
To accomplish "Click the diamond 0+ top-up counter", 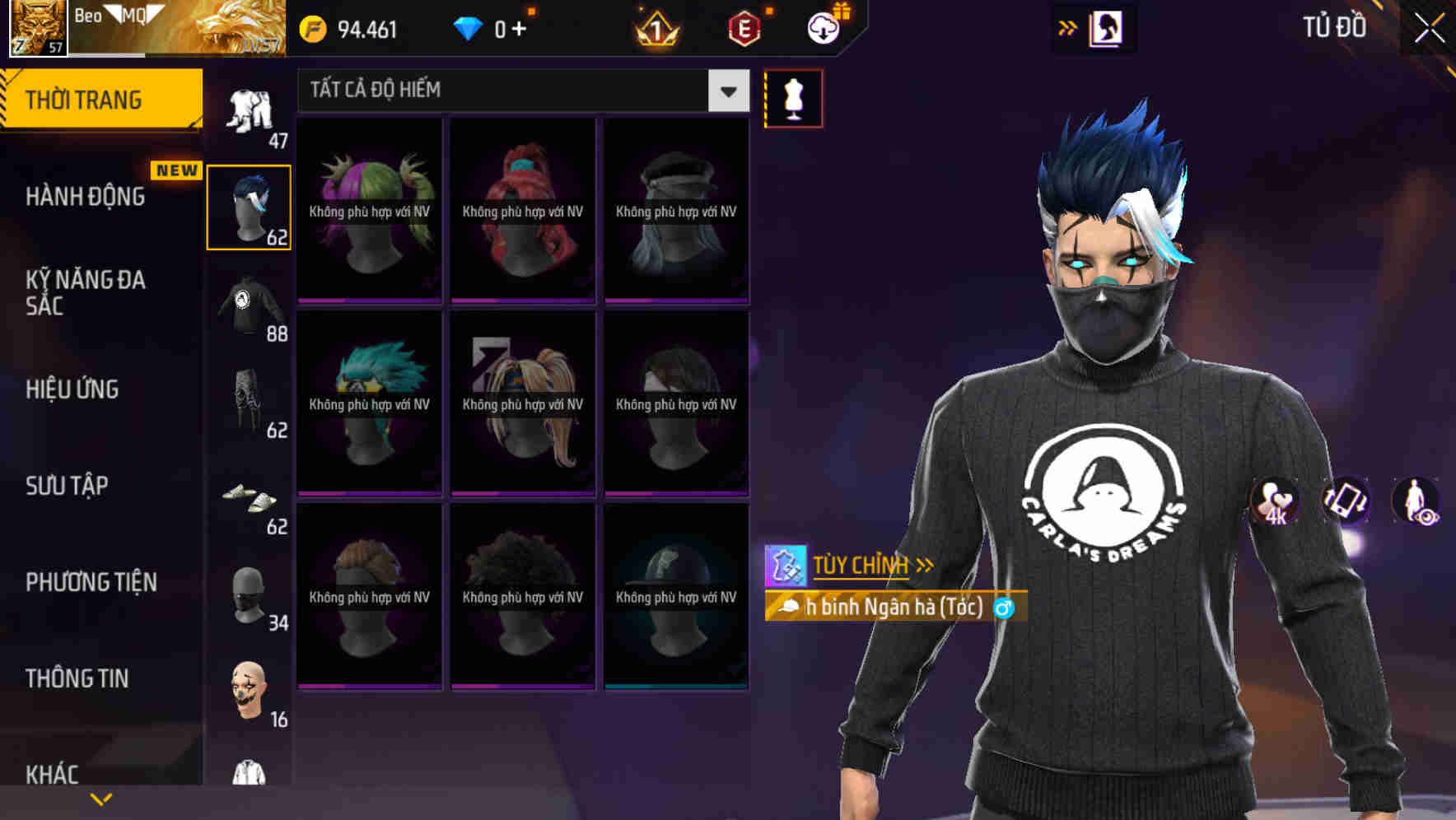I will [491, 27].
